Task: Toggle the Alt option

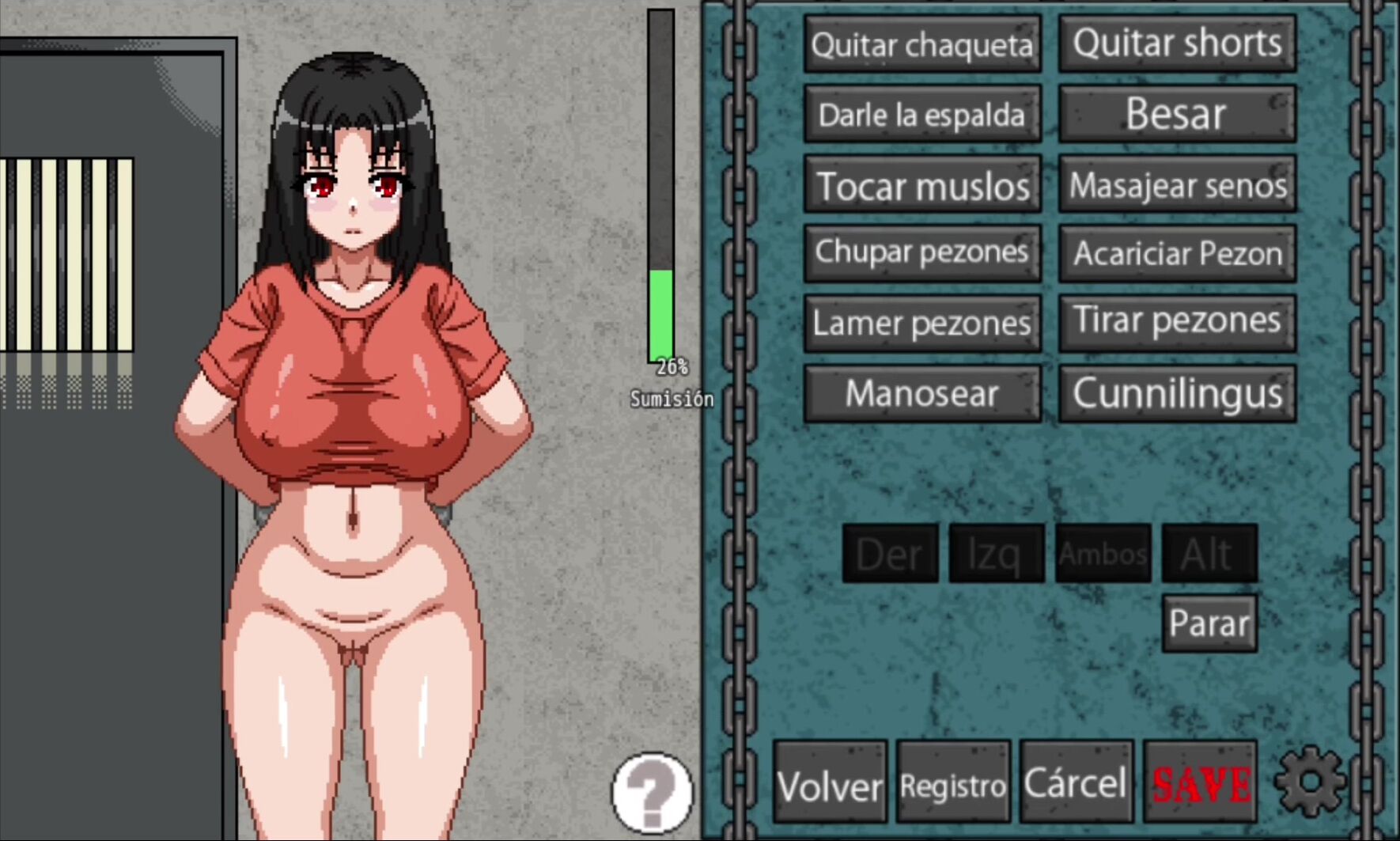Action: click(1209, 554)
